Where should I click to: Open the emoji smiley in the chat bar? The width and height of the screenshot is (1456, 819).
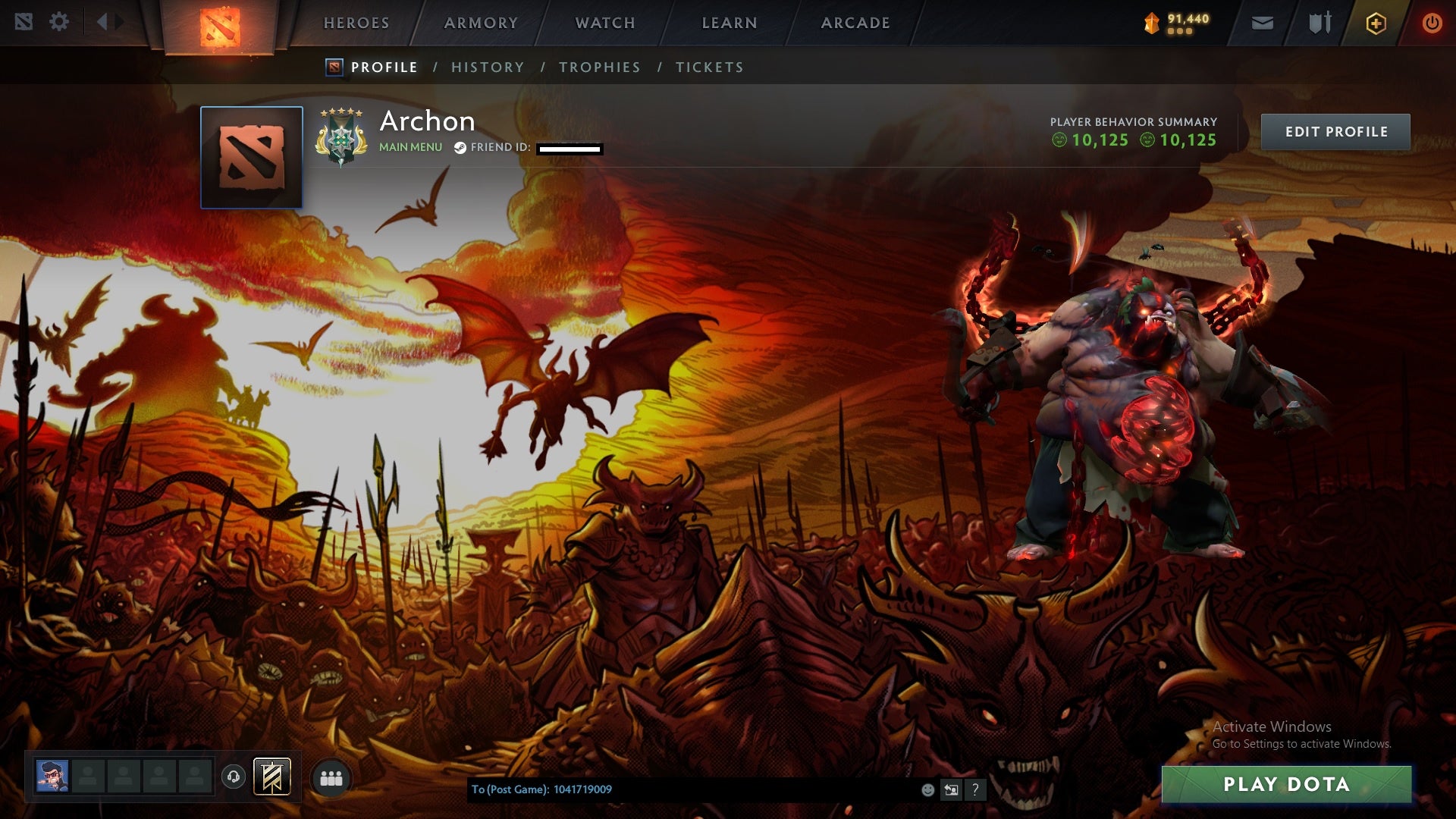(x=927, y=789)
